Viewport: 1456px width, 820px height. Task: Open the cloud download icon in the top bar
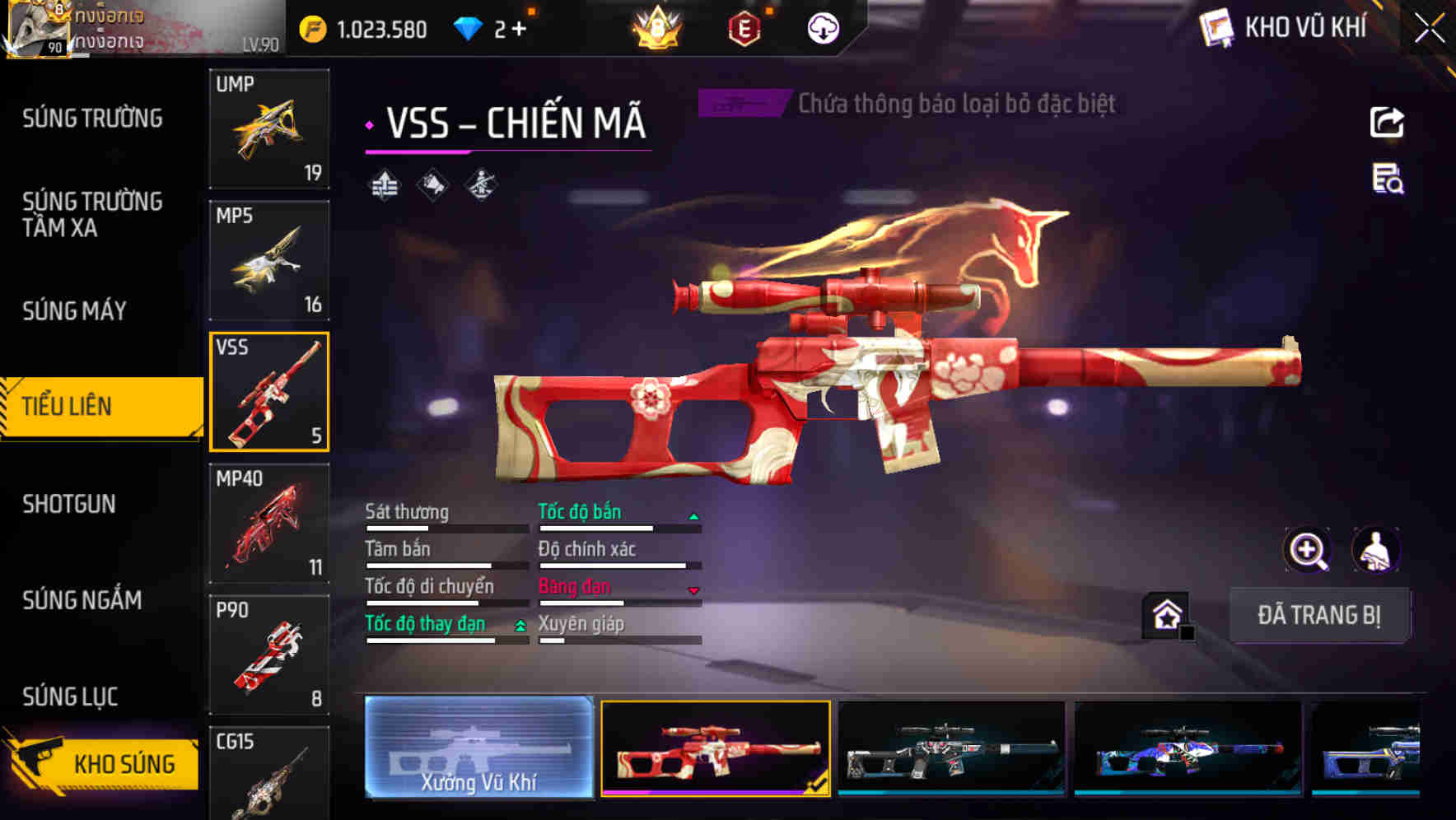click(823, 27)
